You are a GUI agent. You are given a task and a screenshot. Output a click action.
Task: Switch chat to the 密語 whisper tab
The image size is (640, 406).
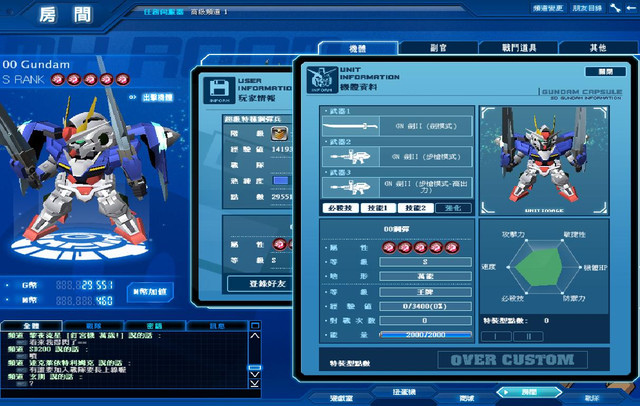[154, 326]
